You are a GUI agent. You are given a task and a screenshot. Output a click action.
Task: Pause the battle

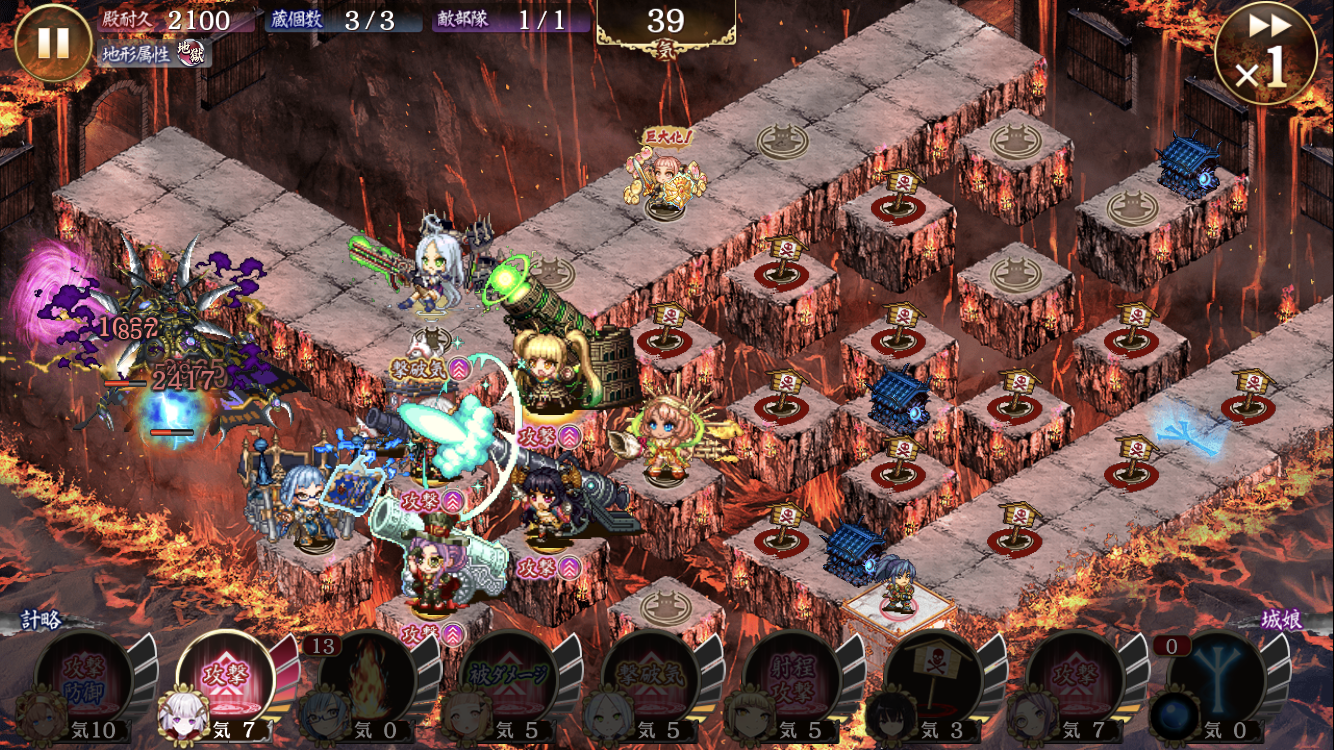(53, 43)
